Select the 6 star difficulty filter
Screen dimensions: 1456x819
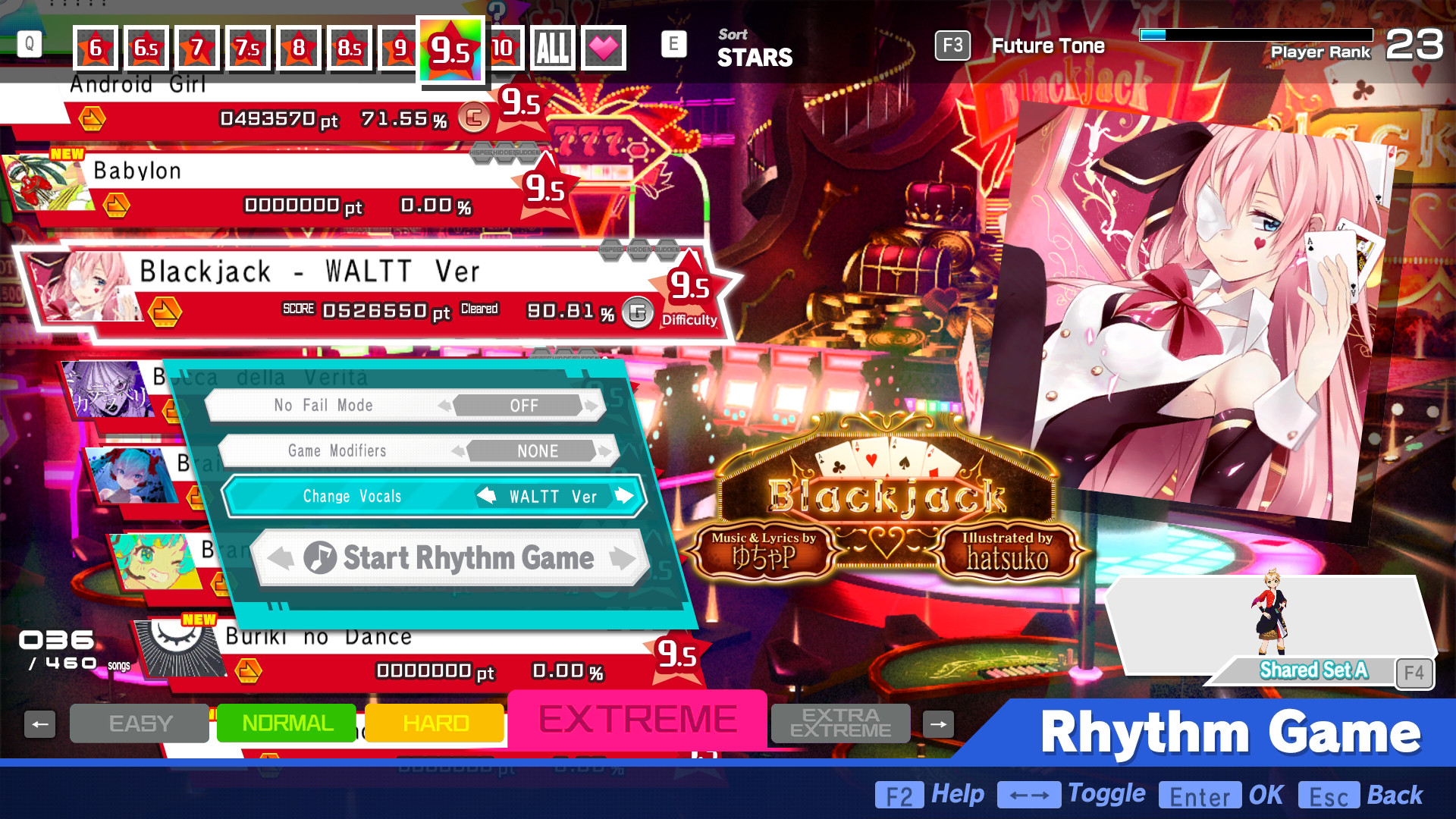(95, 46)
